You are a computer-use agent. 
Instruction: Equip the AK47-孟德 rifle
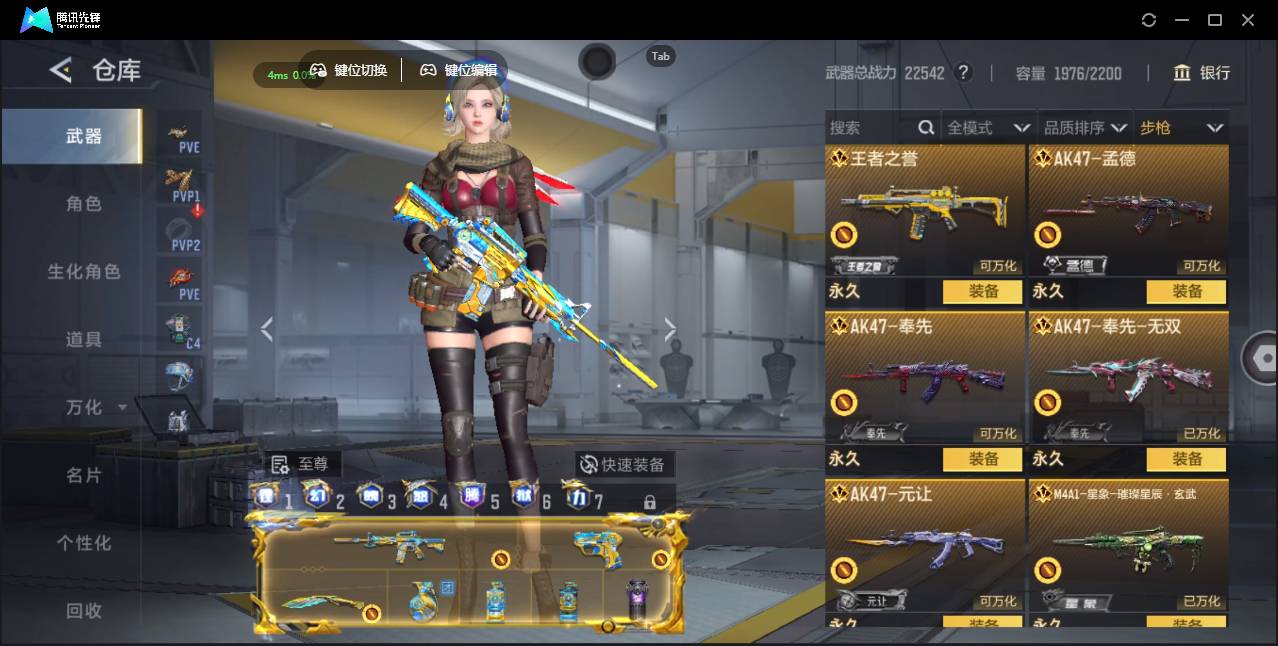[1187, 291]
